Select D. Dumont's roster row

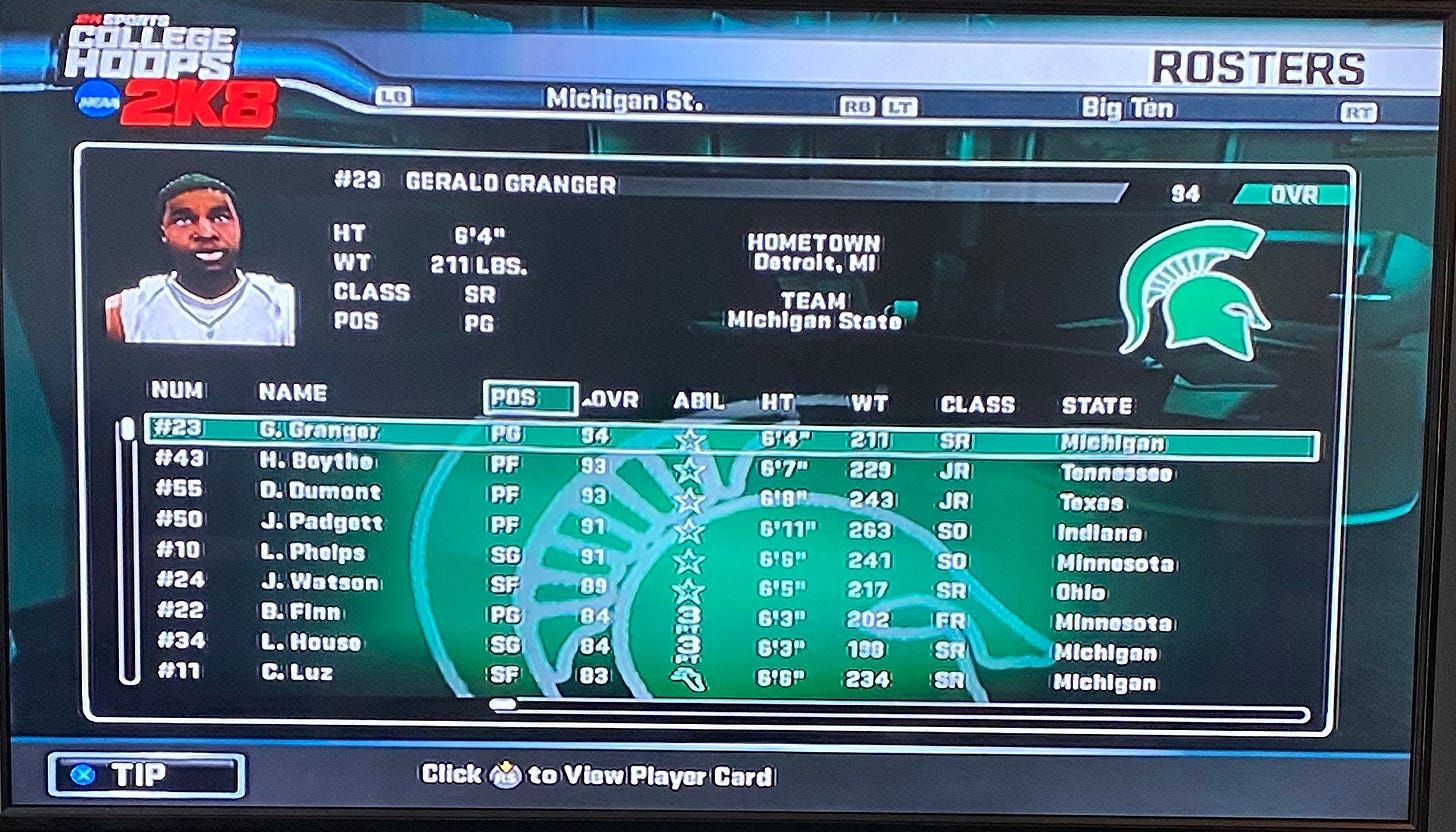tap(320, 493)
